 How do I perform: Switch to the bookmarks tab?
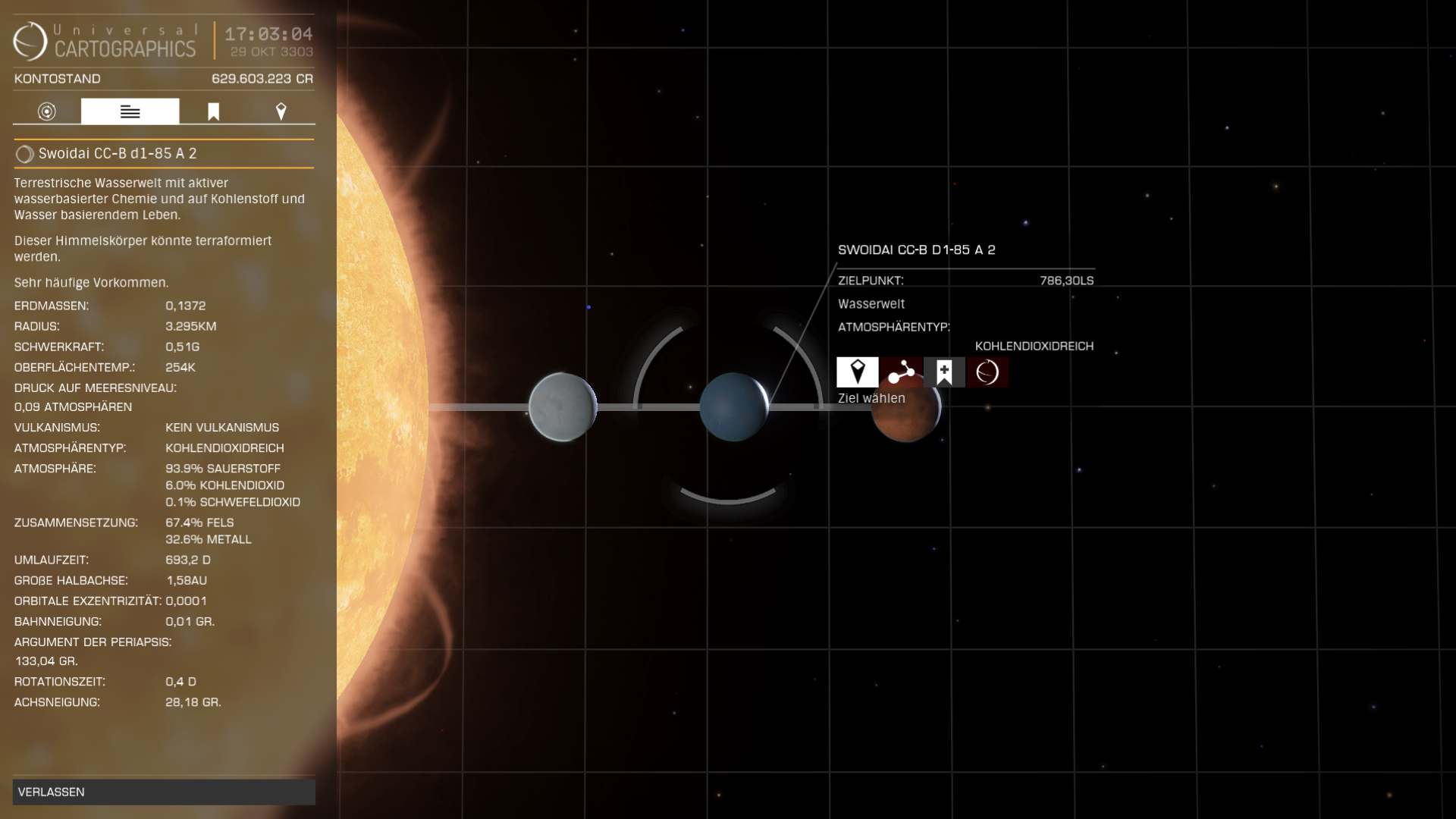213,112
